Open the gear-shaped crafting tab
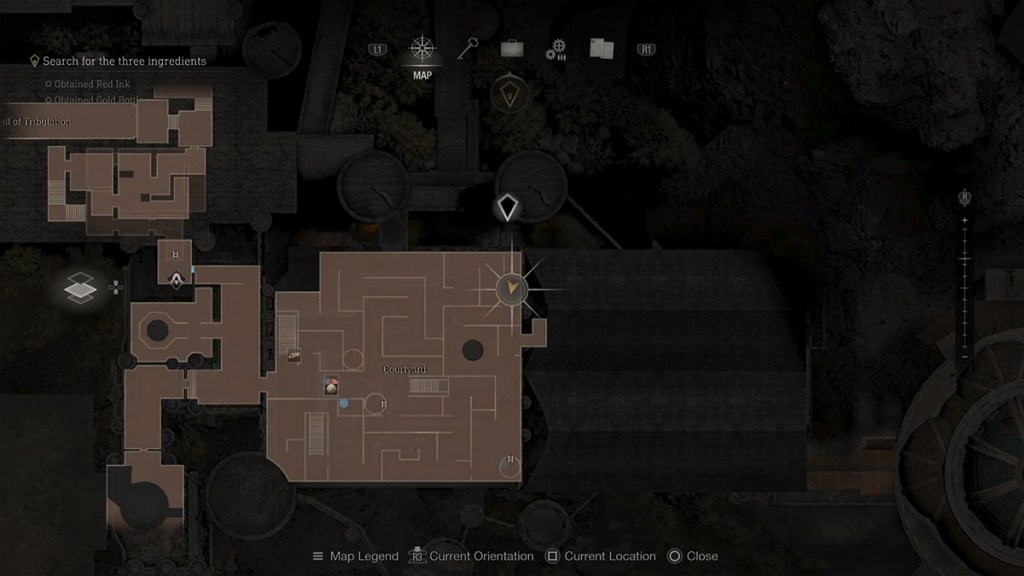This screenshot has height=576, width=1024. tap(556, 50)
